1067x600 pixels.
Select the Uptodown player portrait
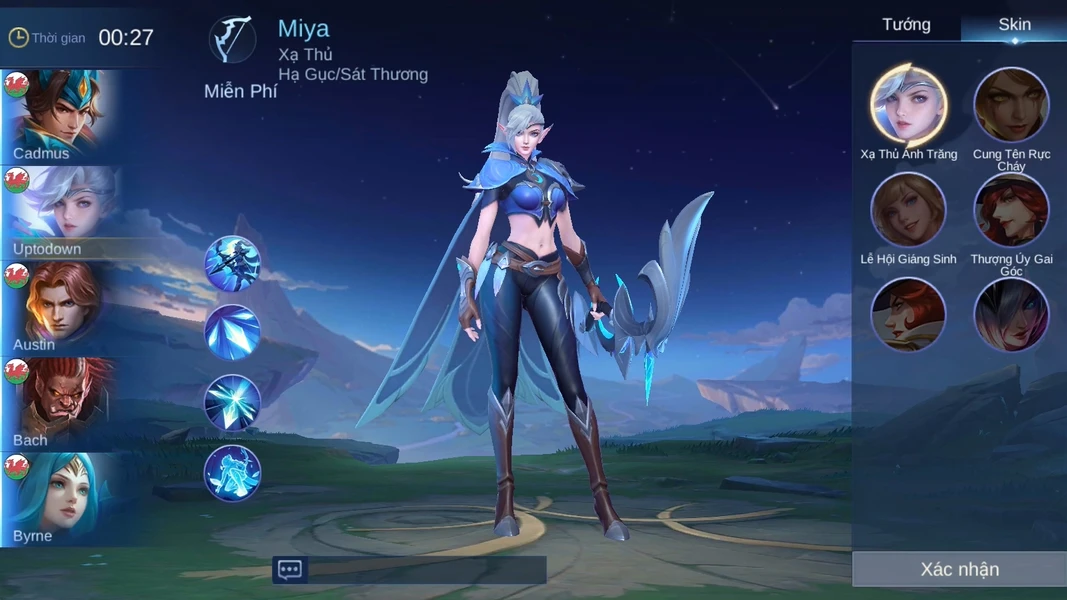click(x=58, y=212)
